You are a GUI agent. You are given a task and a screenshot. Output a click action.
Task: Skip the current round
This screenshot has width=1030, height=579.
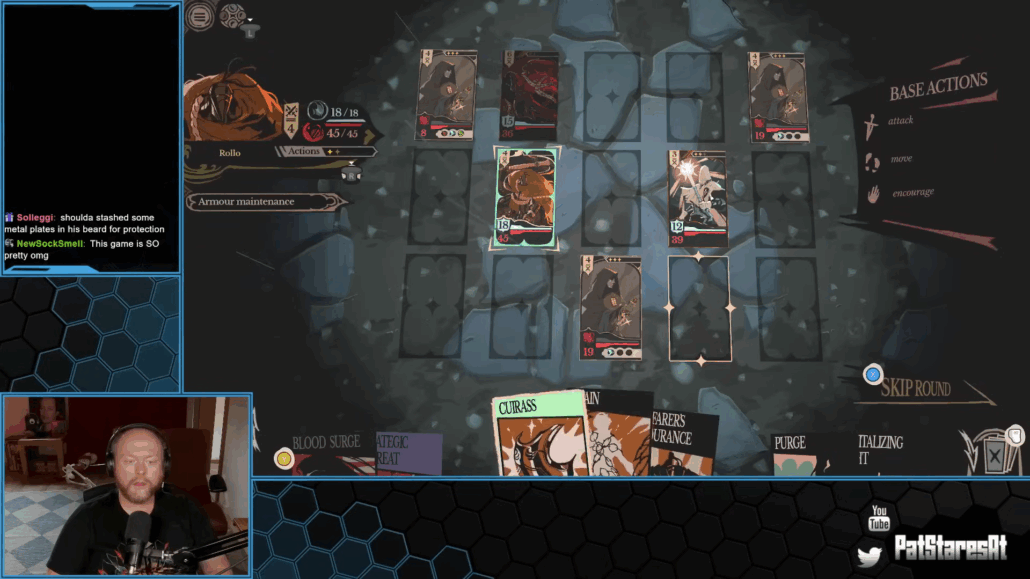pos(914,388)
